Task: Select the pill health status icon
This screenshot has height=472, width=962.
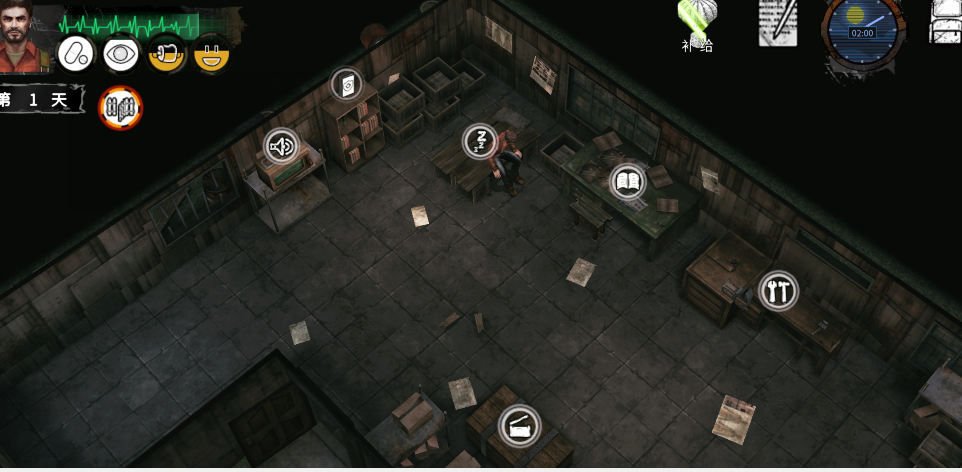Action: pyautogui.click(x=74, y=54)
